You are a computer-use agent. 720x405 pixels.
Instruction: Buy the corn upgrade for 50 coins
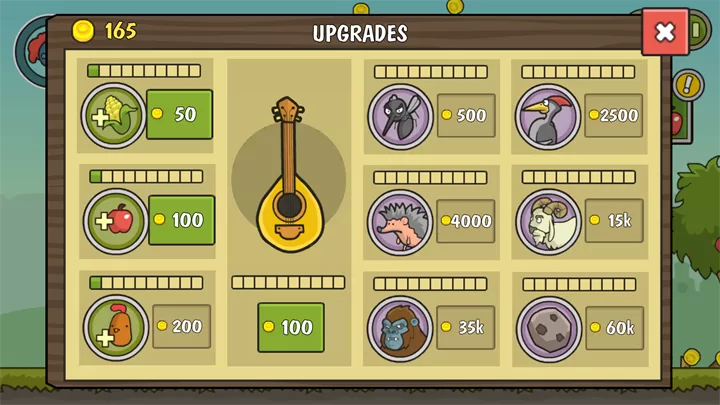coord(179,114)
